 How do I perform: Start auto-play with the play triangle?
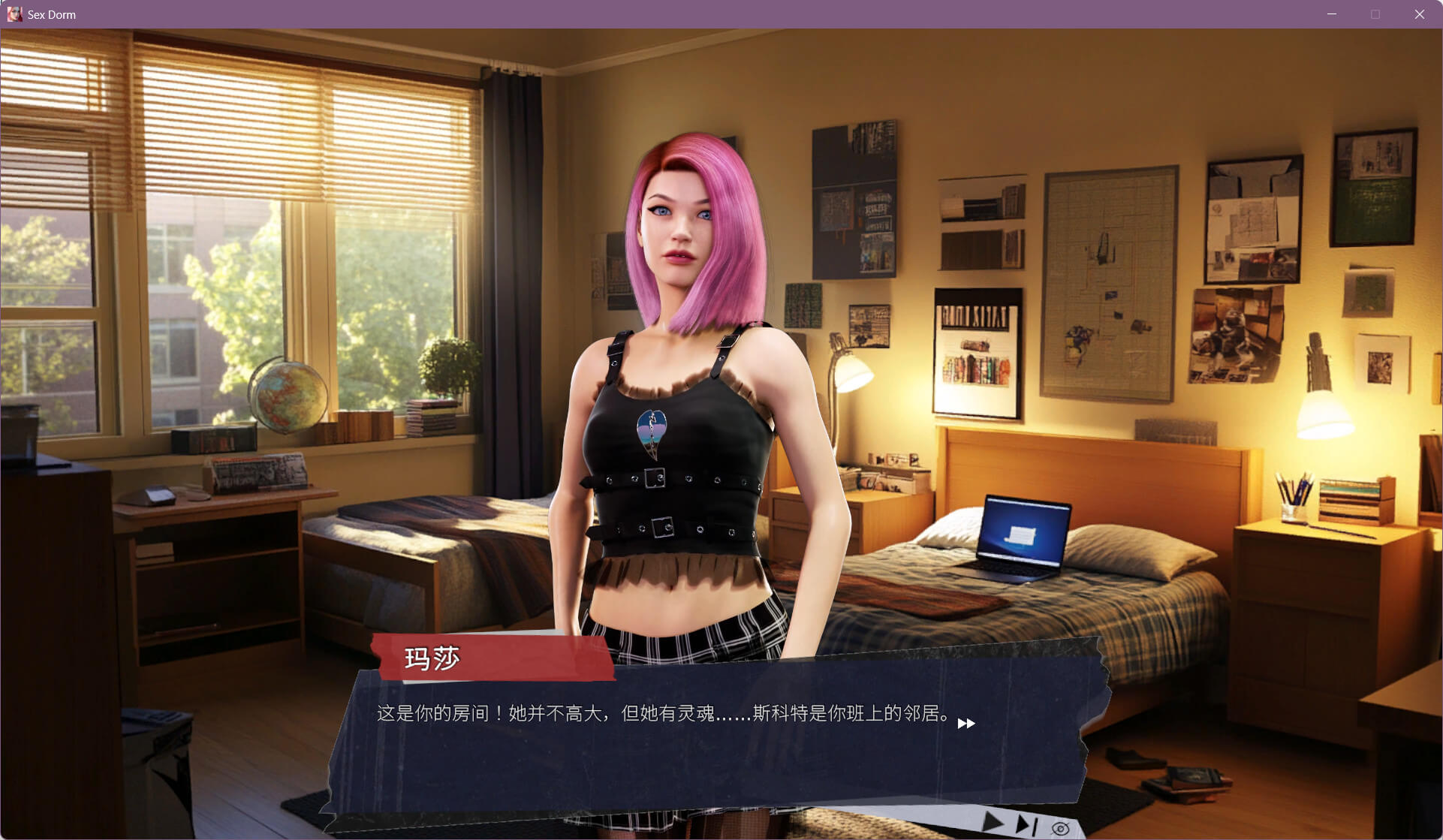point(993,823)
